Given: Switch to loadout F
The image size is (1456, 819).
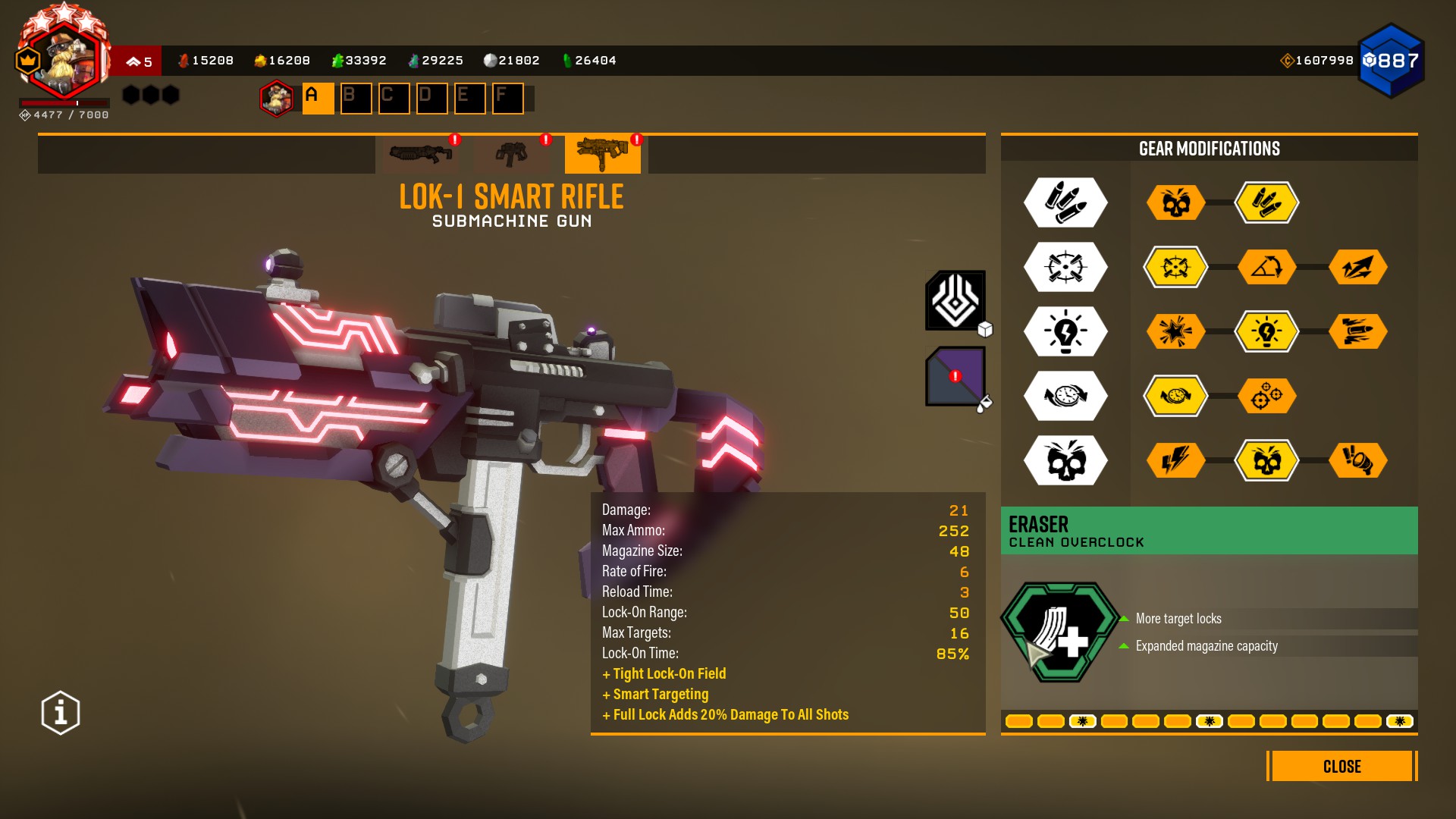Looking at the screenshot, I should coord(507,99).
